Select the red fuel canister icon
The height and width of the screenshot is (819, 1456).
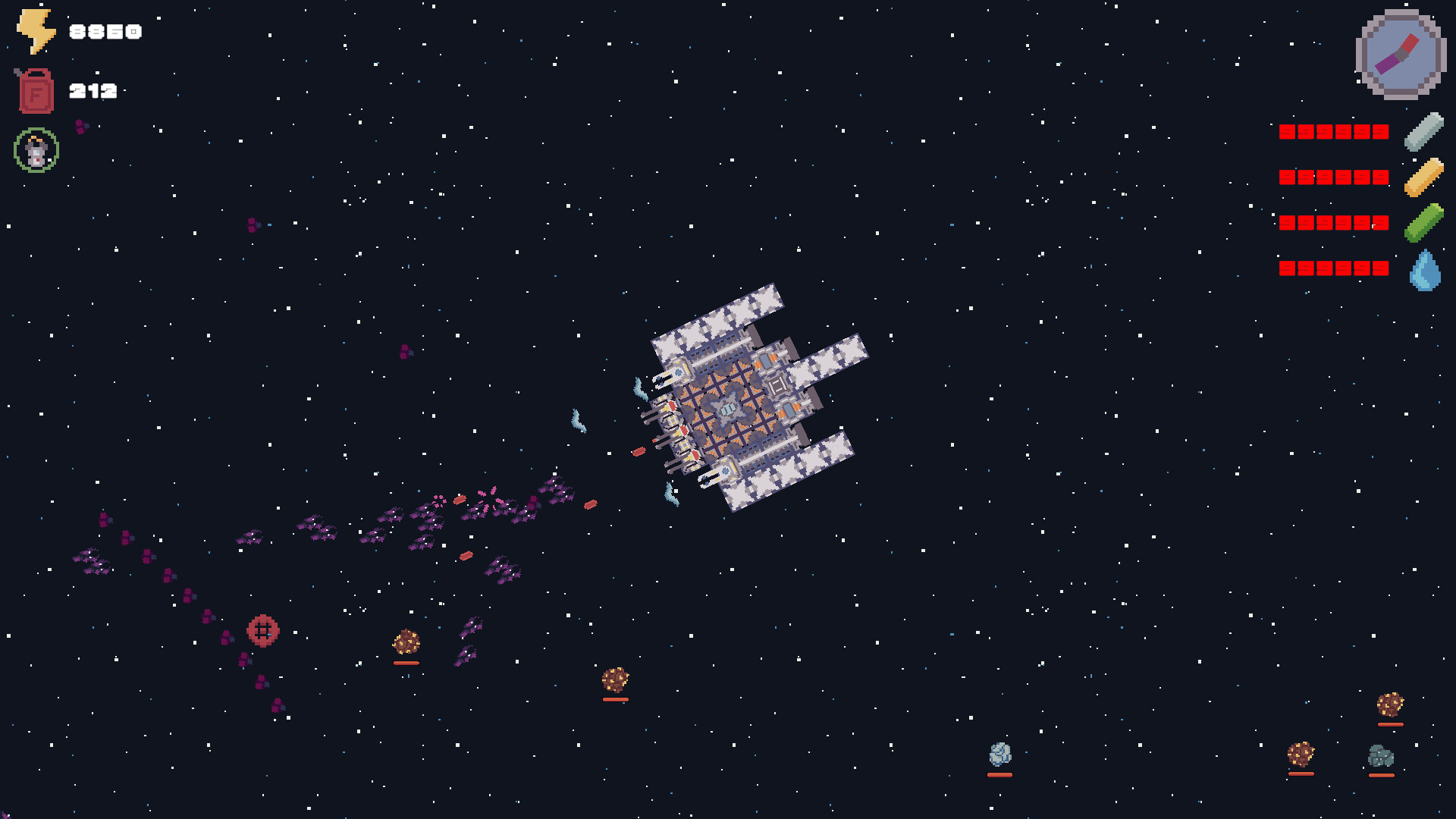pos(34,89)
